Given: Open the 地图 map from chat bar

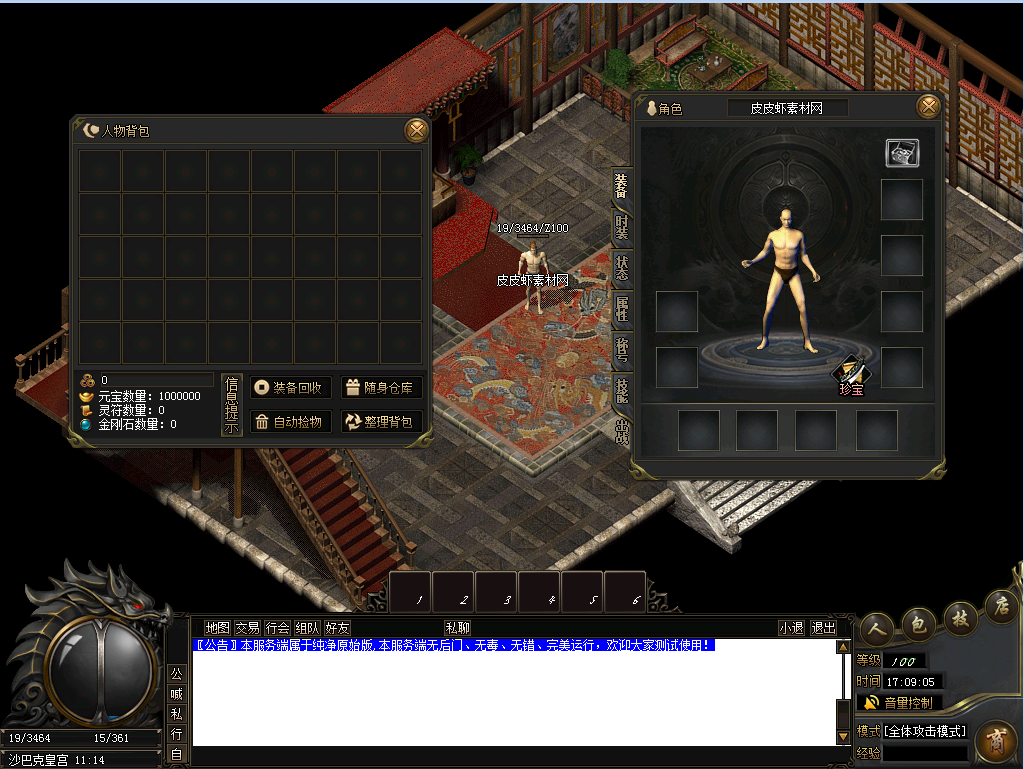Looking at the screenshot, I should pyautogui.click(x=217, y=628).
